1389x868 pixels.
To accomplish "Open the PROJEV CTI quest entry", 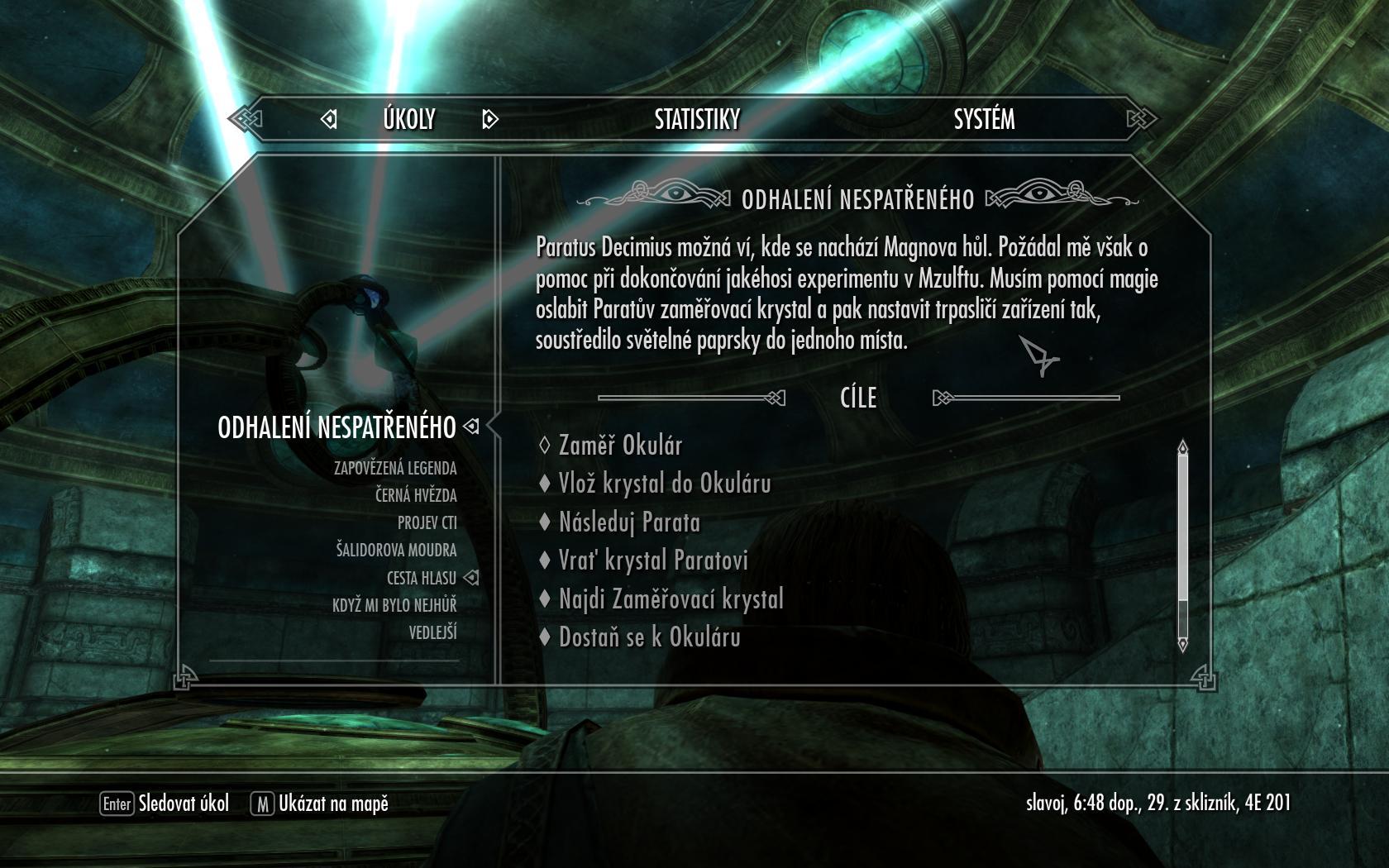I will click(427, 523).
